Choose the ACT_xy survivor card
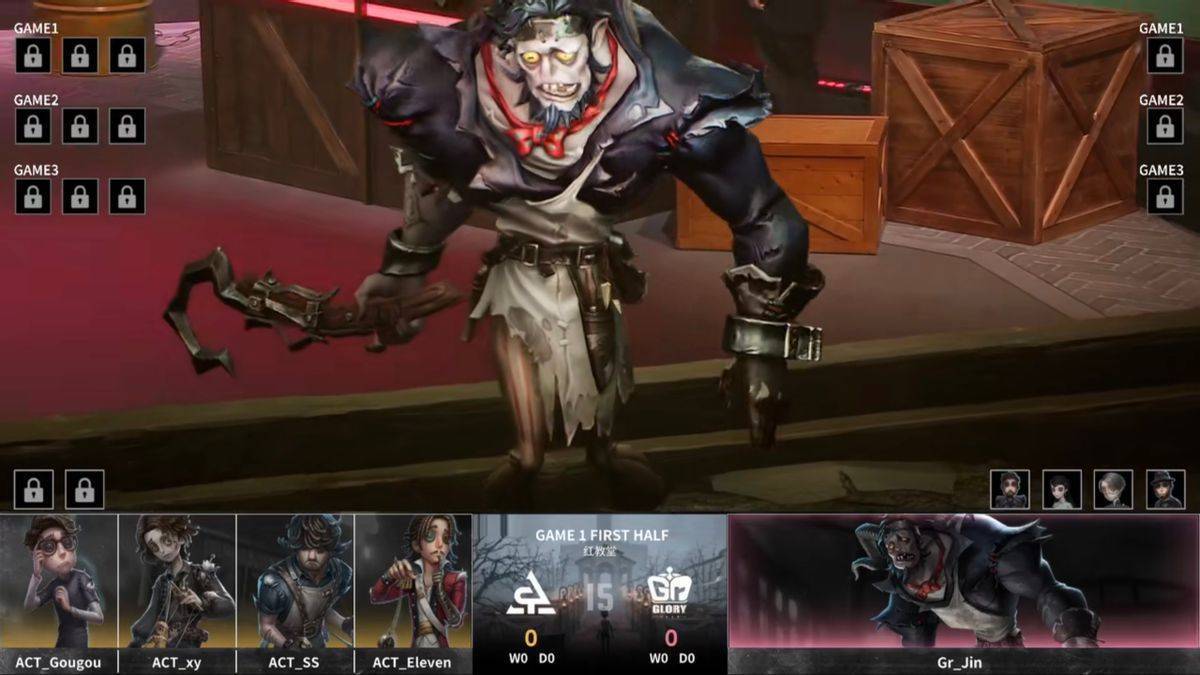Viewport: 1200px width, 675px height. click(x=177, y=592)
